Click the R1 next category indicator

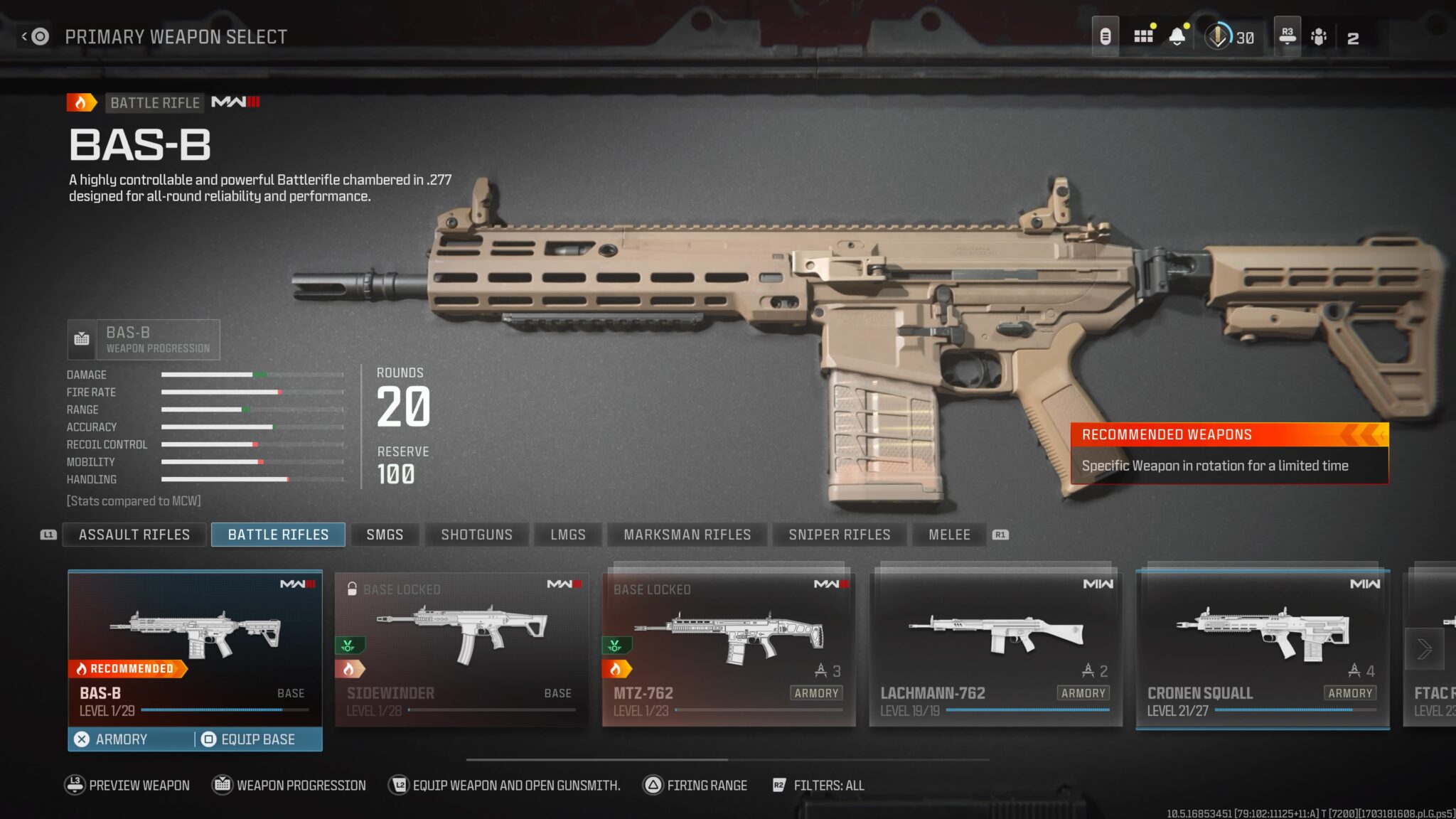1000,535
